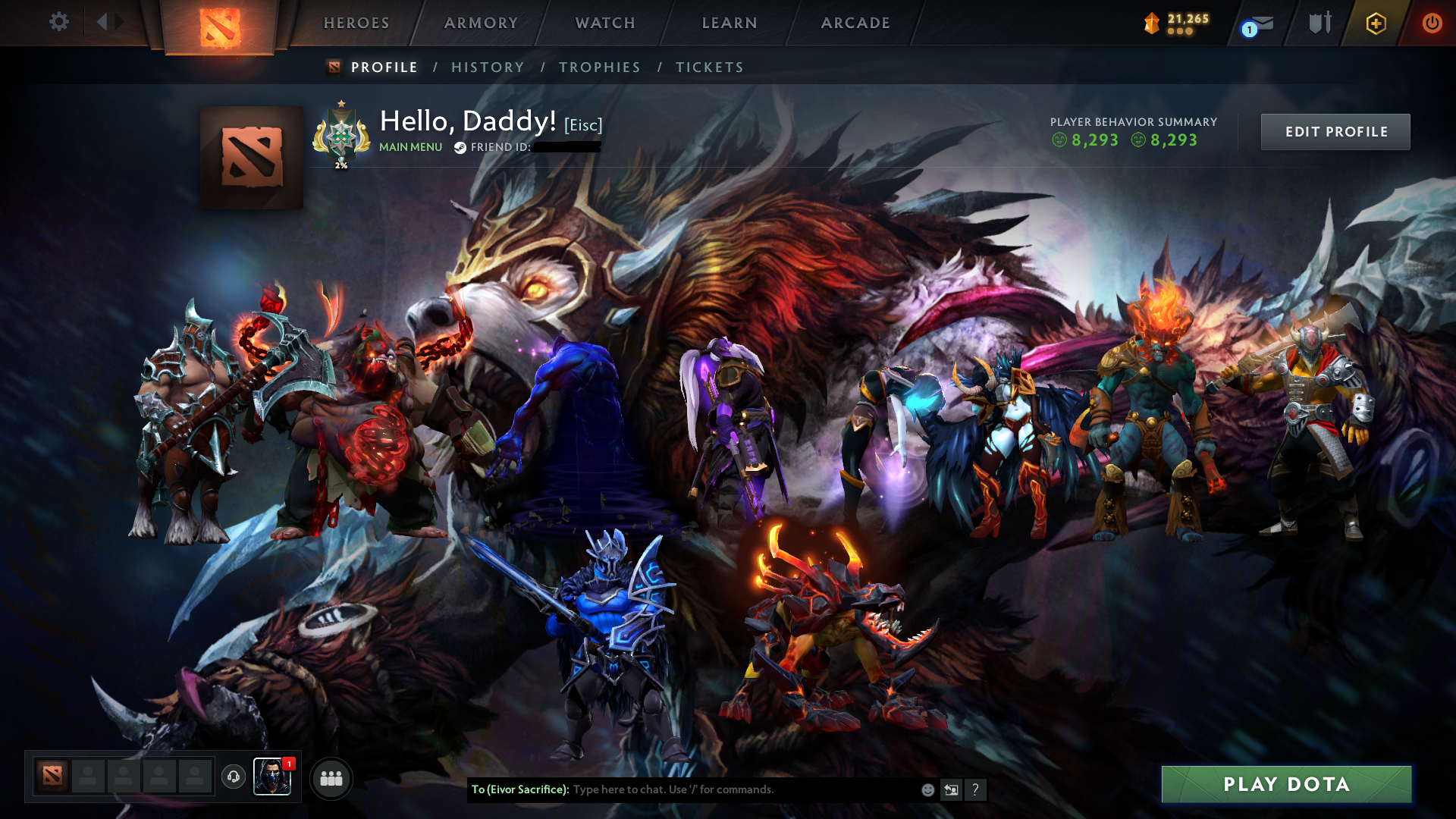Click the orange shards currency icon
This screenshot has width=1456, height=819.
click(x=1150, y=23)
